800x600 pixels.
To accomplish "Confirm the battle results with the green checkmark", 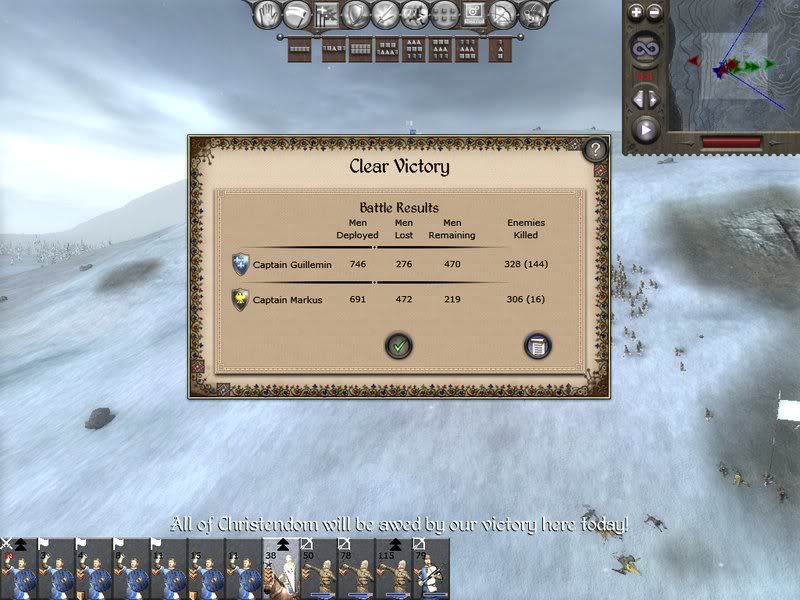I will click(x=399, y=346).
